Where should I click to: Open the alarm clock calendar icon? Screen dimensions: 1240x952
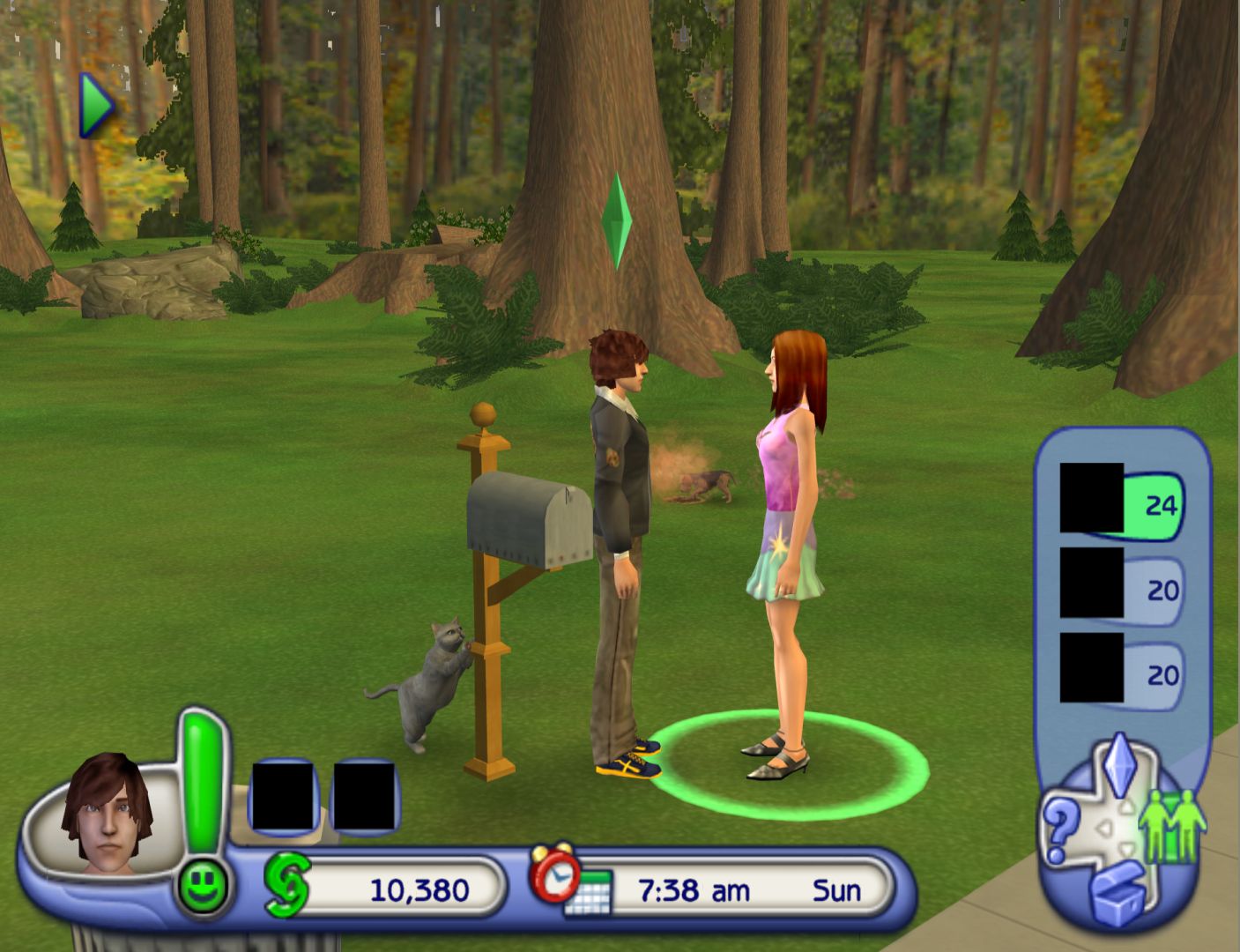pyautogui.click(x=568, y=880)
